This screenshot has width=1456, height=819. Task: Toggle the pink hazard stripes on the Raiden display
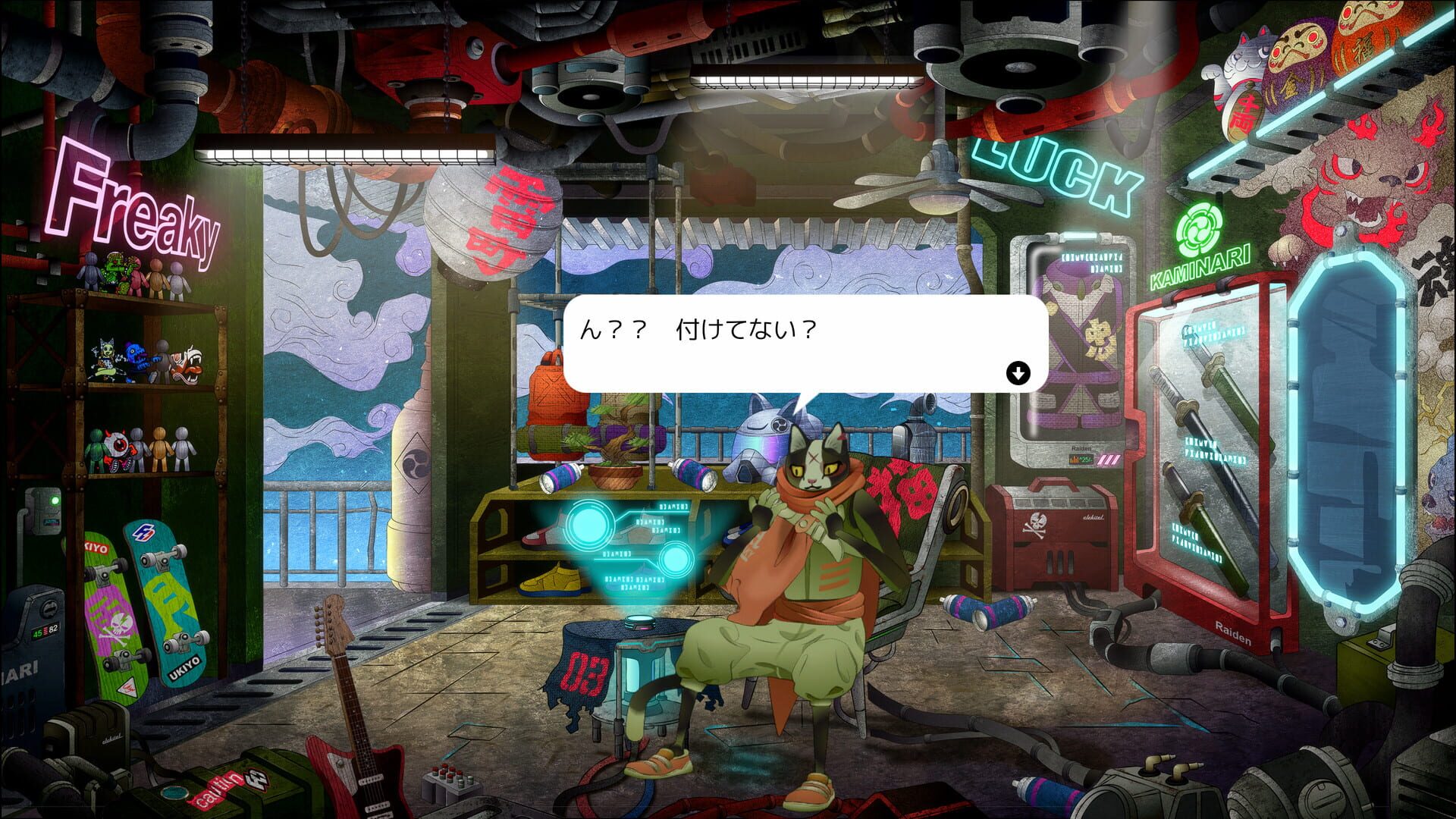pos(1109,458)
